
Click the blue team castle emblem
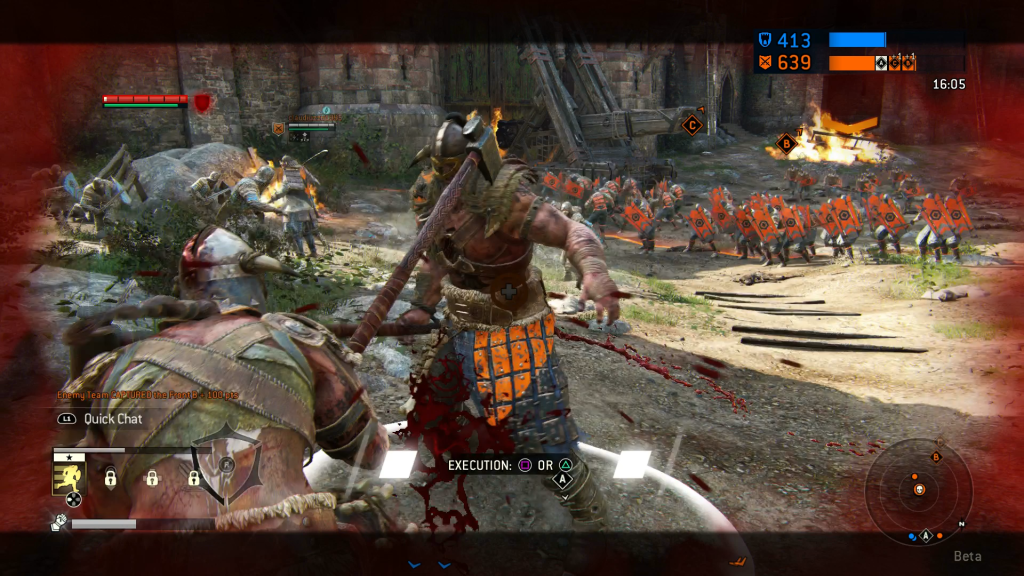click(763, 41)
